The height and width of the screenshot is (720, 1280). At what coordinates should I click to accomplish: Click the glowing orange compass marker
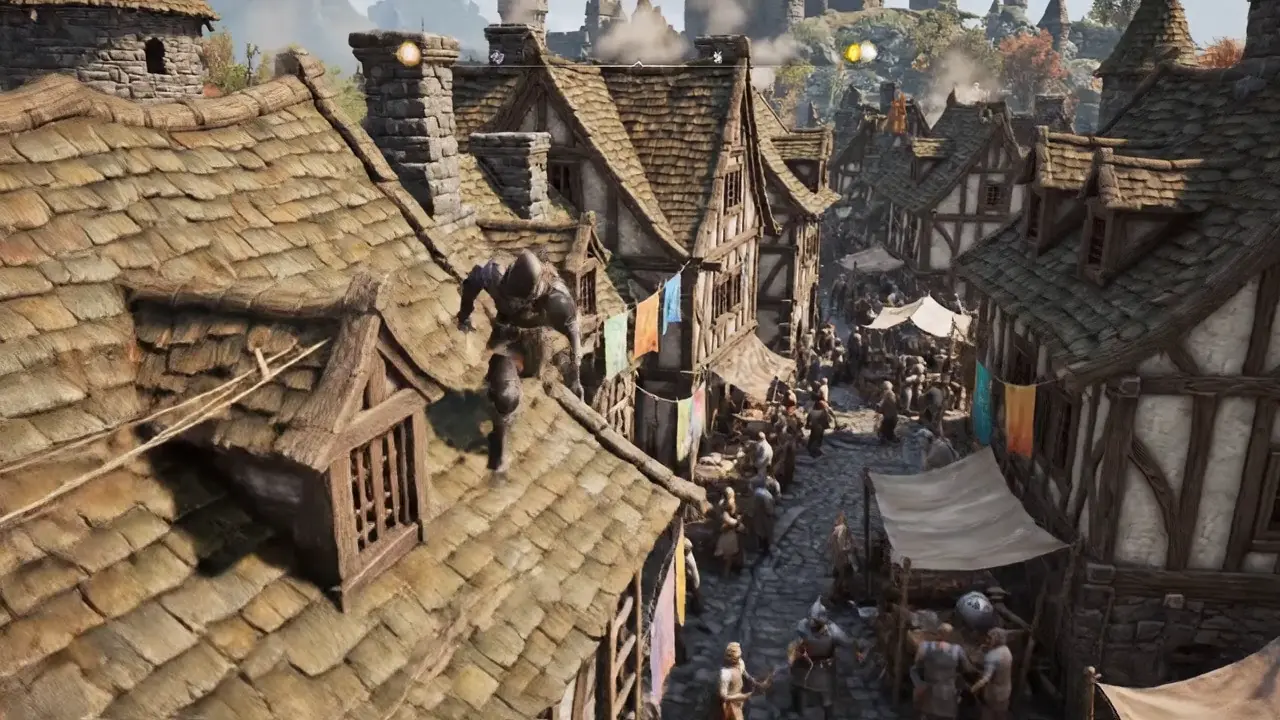pos(408,54)
